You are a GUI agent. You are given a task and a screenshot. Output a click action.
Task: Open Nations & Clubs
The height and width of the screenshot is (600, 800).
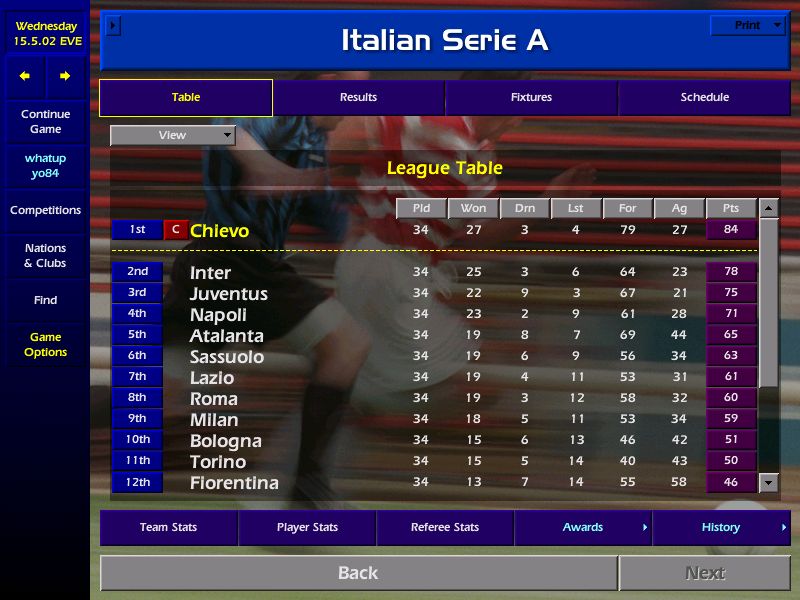point(45,255)
